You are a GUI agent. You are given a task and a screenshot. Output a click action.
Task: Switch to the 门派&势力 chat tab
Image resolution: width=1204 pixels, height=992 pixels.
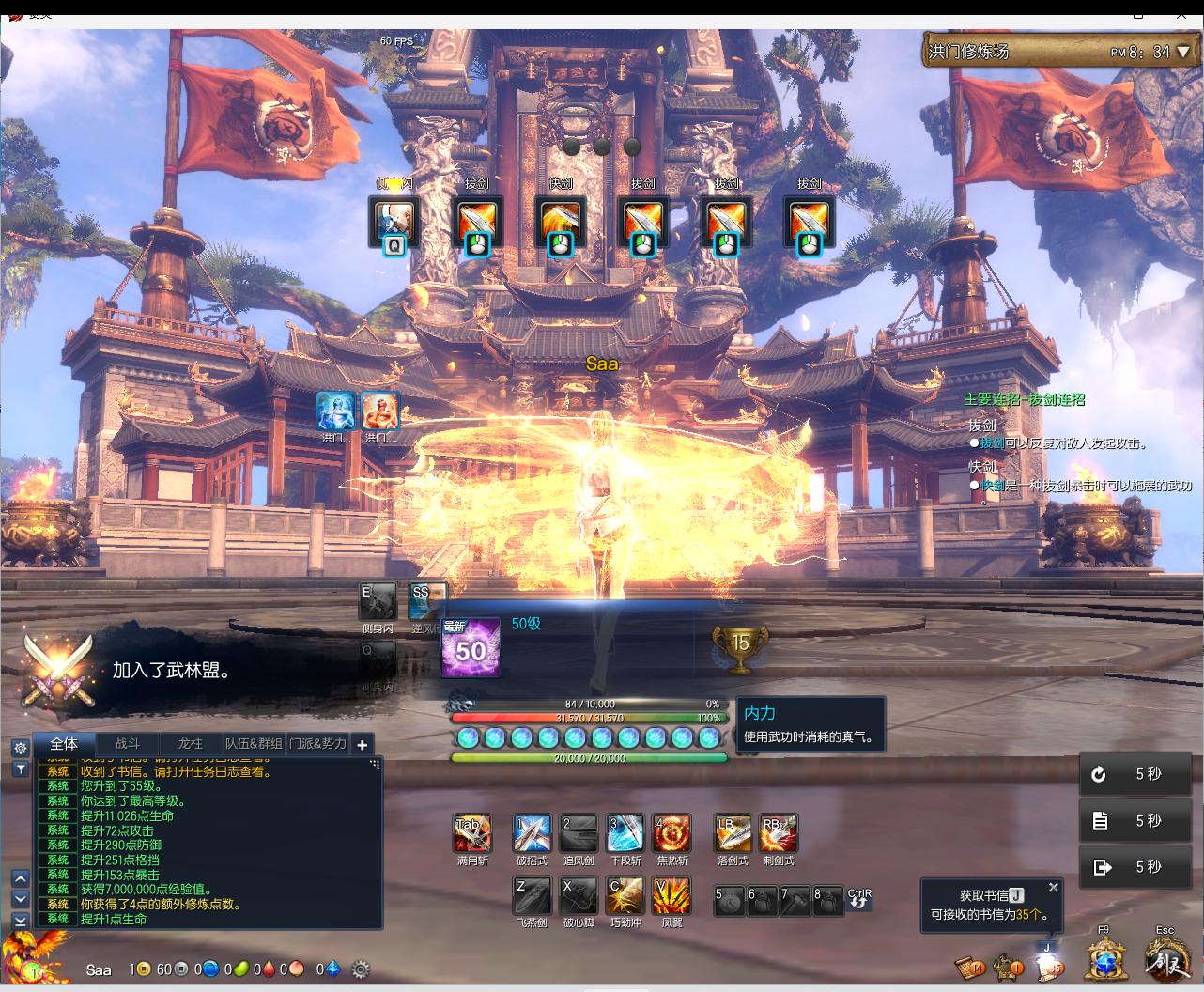pyautogui.click(x=317, y=744)
